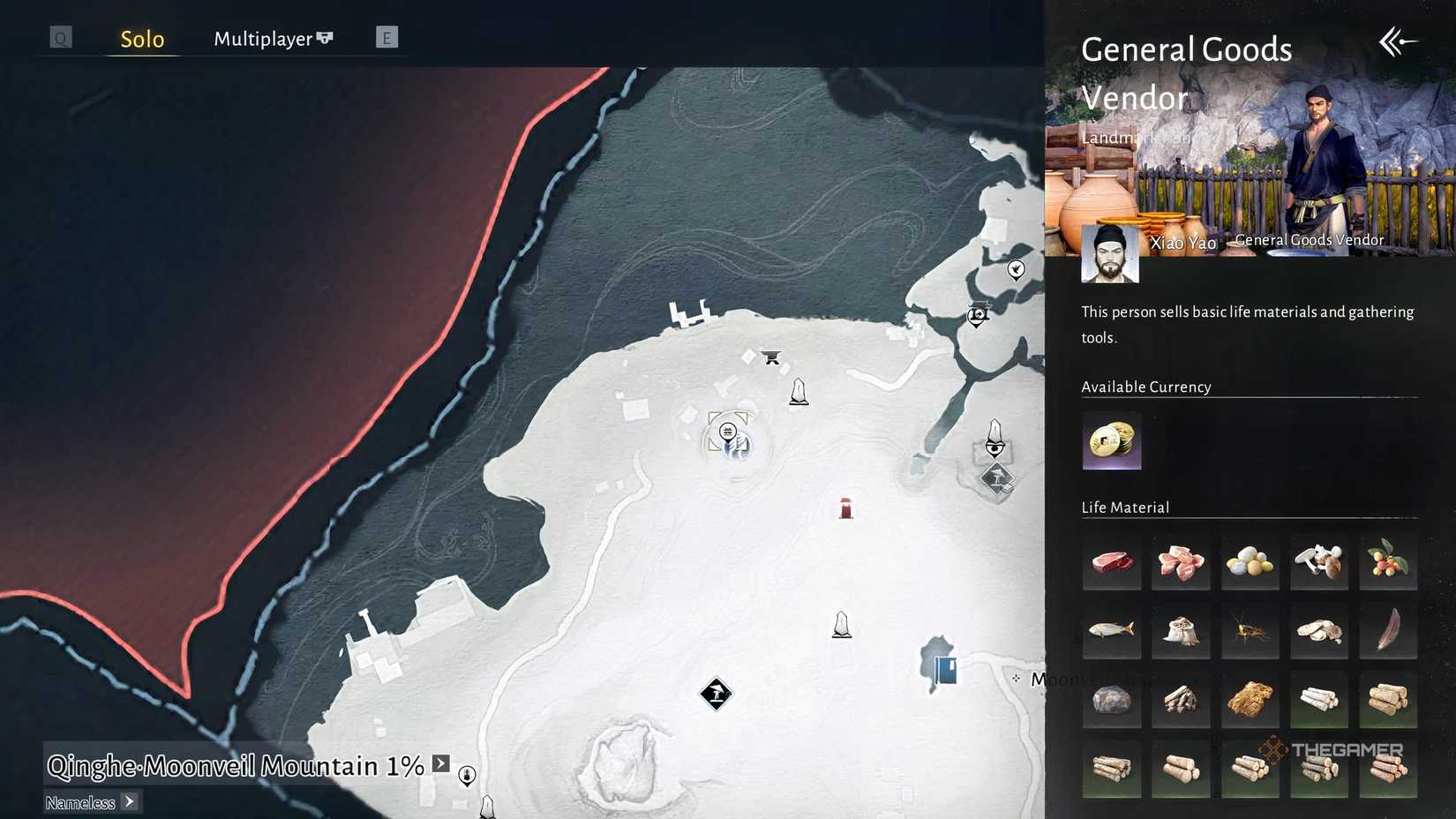Select the raw meat item in Life Material
The image size is (1456, 819).
pyautogui.click(x=1111, y=561)
